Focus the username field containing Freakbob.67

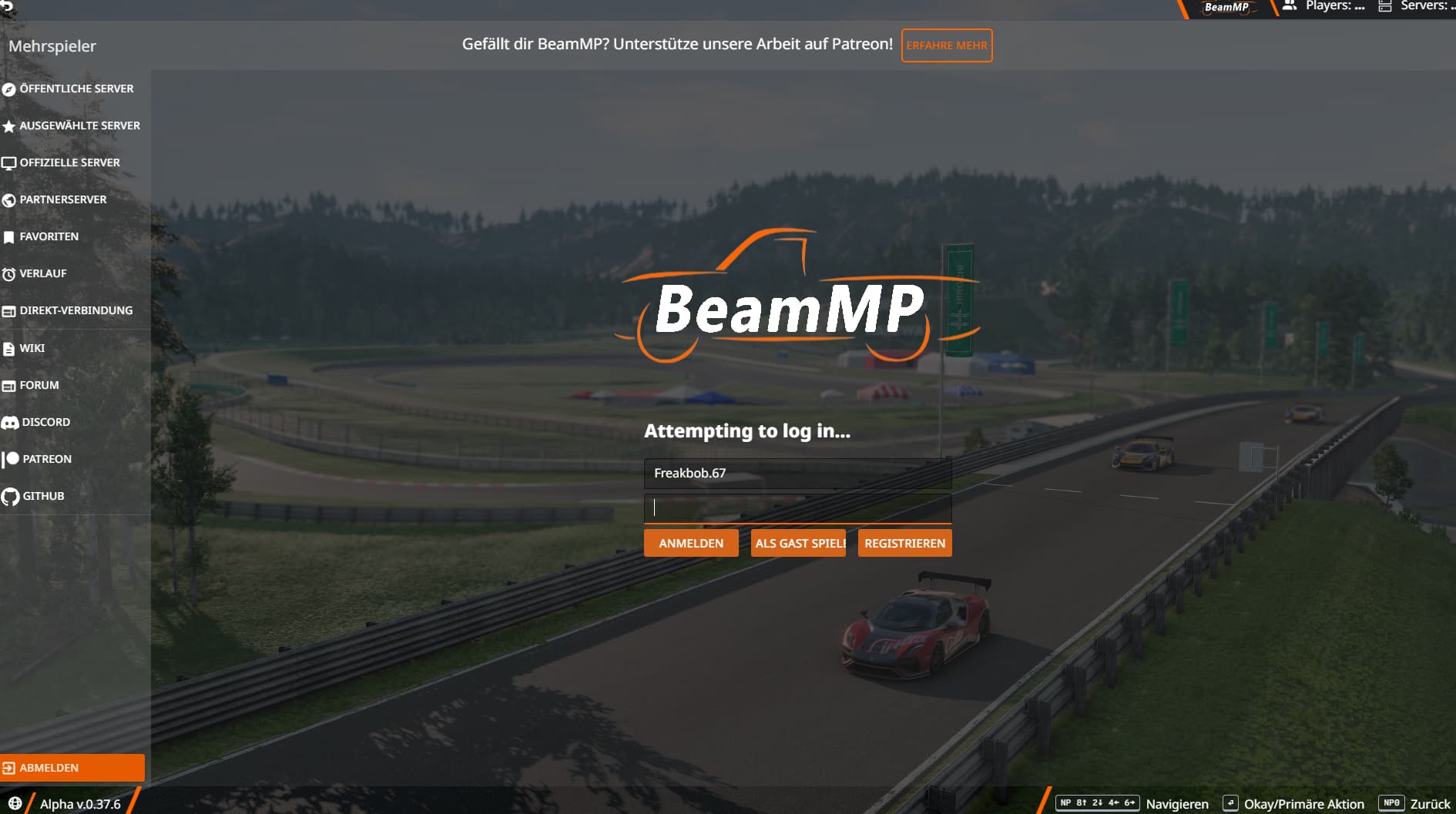[797, 473]
